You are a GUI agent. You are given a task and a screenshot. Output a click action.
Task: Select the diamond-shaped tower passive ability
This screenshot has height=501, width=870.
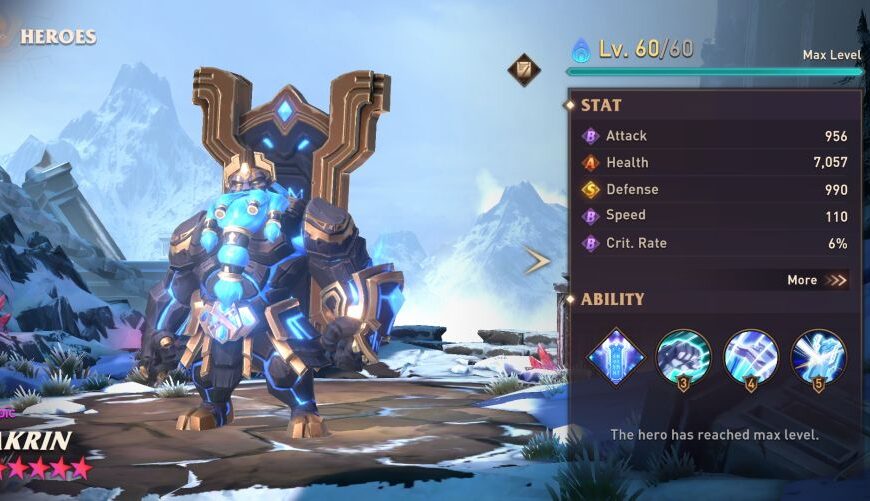tap(614, 356)
